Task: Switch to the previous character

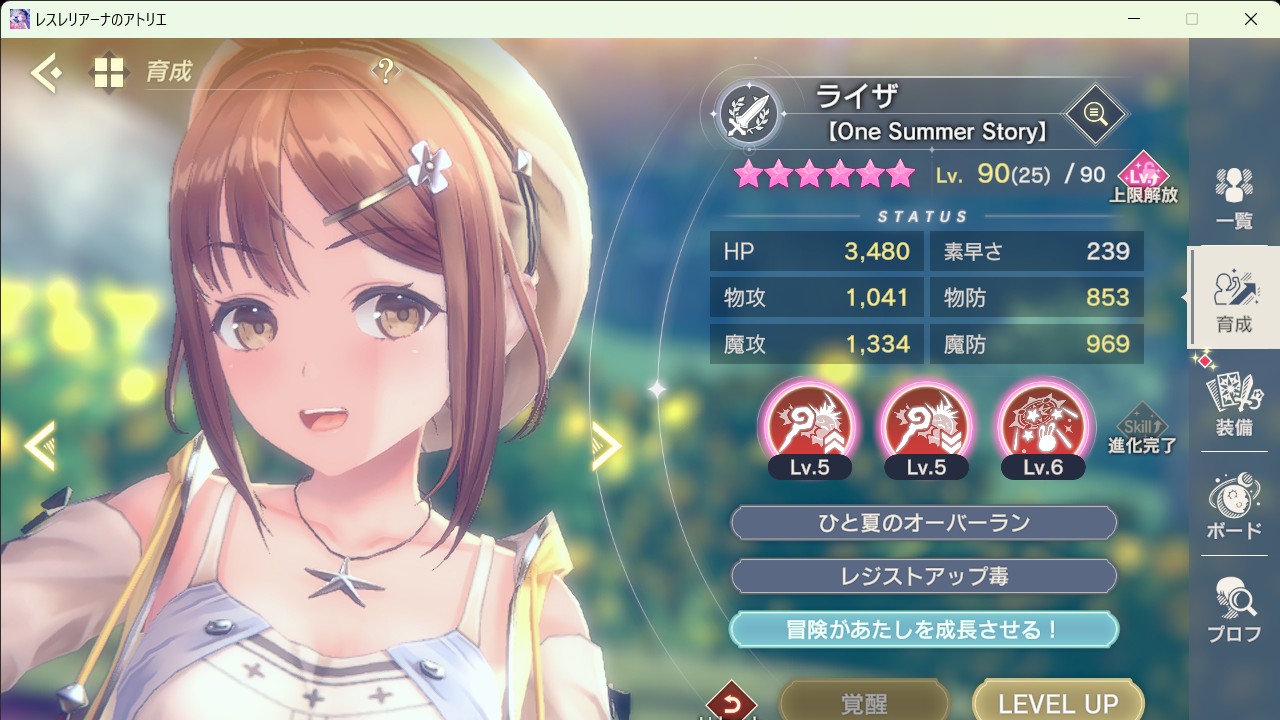Action: point(38,445)
